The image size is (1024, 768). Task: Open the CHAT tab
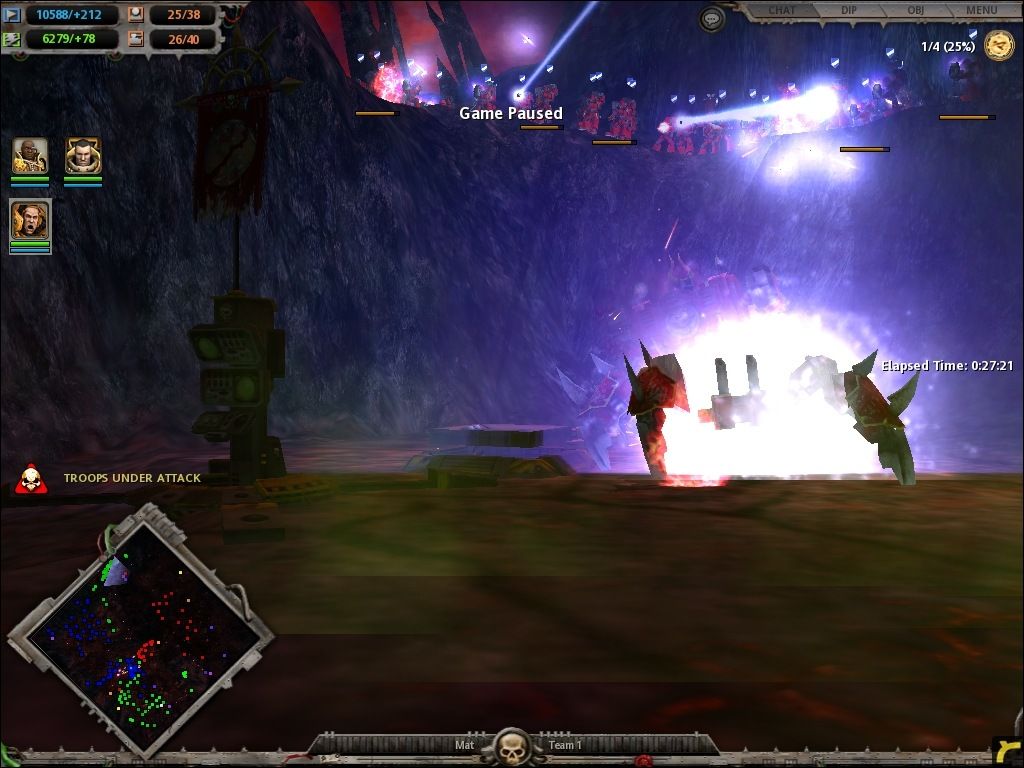782,11
